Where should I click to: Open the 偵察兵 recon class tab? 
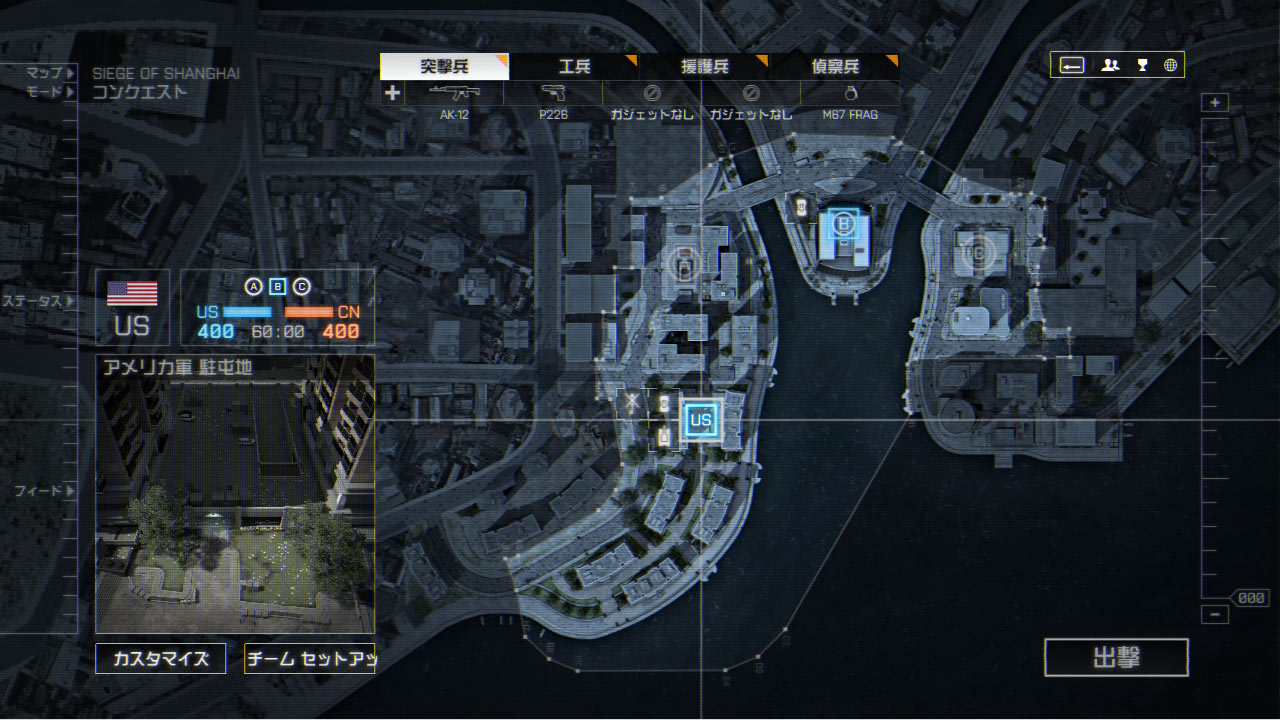coord(835,67)
